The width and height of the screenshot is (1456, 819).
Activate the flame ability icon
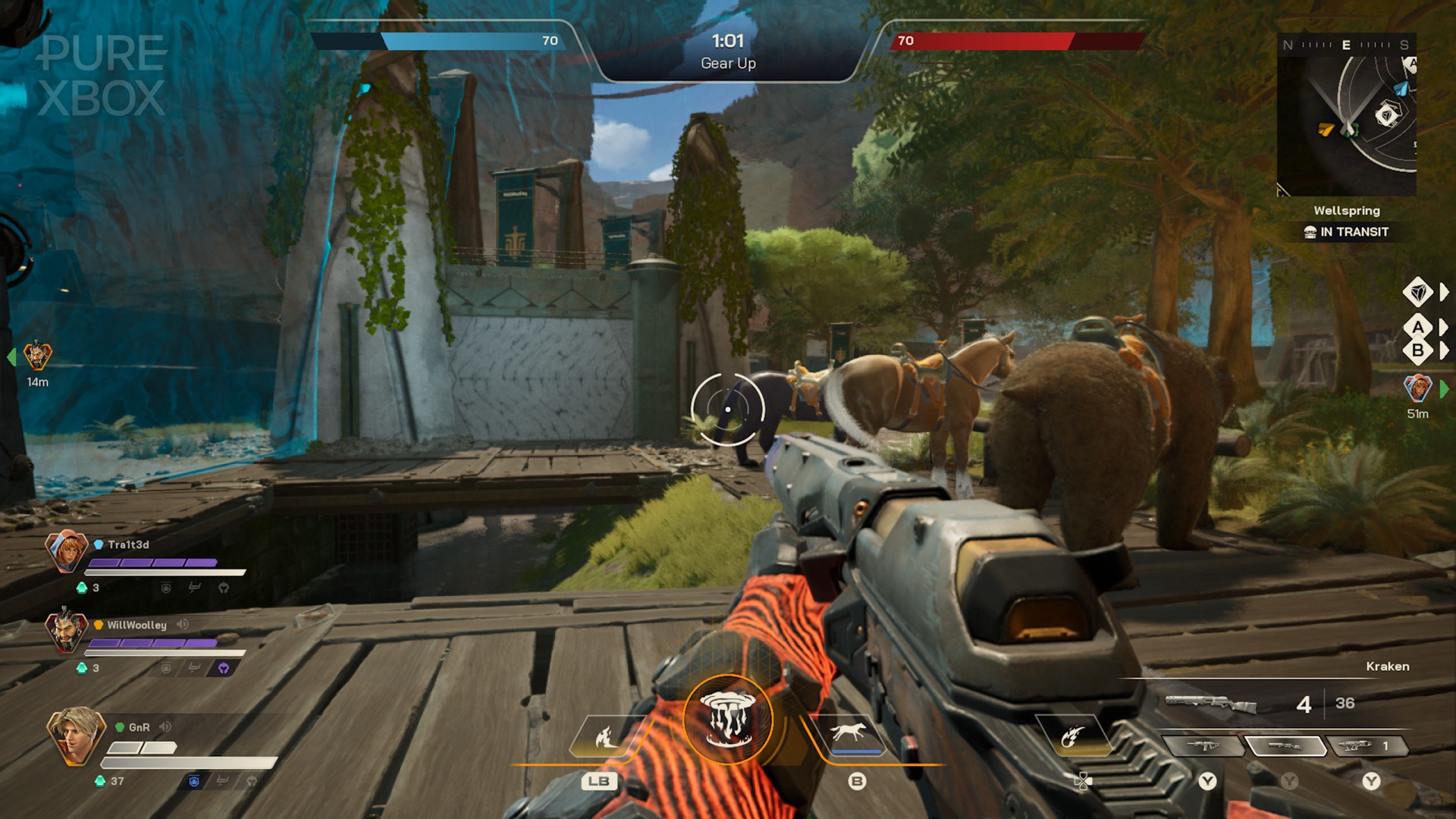605,736
